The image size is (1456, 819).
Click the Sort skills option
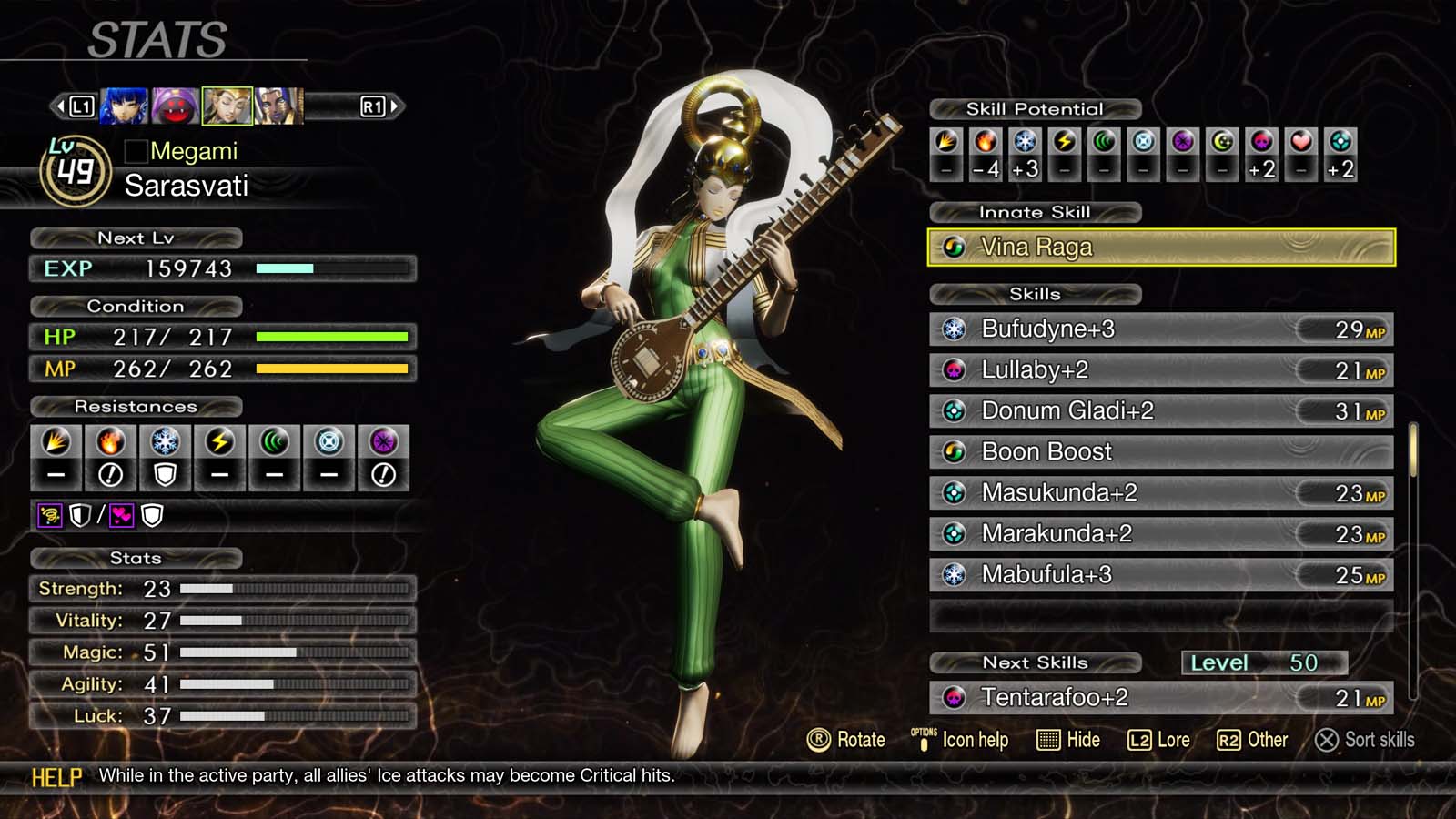pos(1365,740)
